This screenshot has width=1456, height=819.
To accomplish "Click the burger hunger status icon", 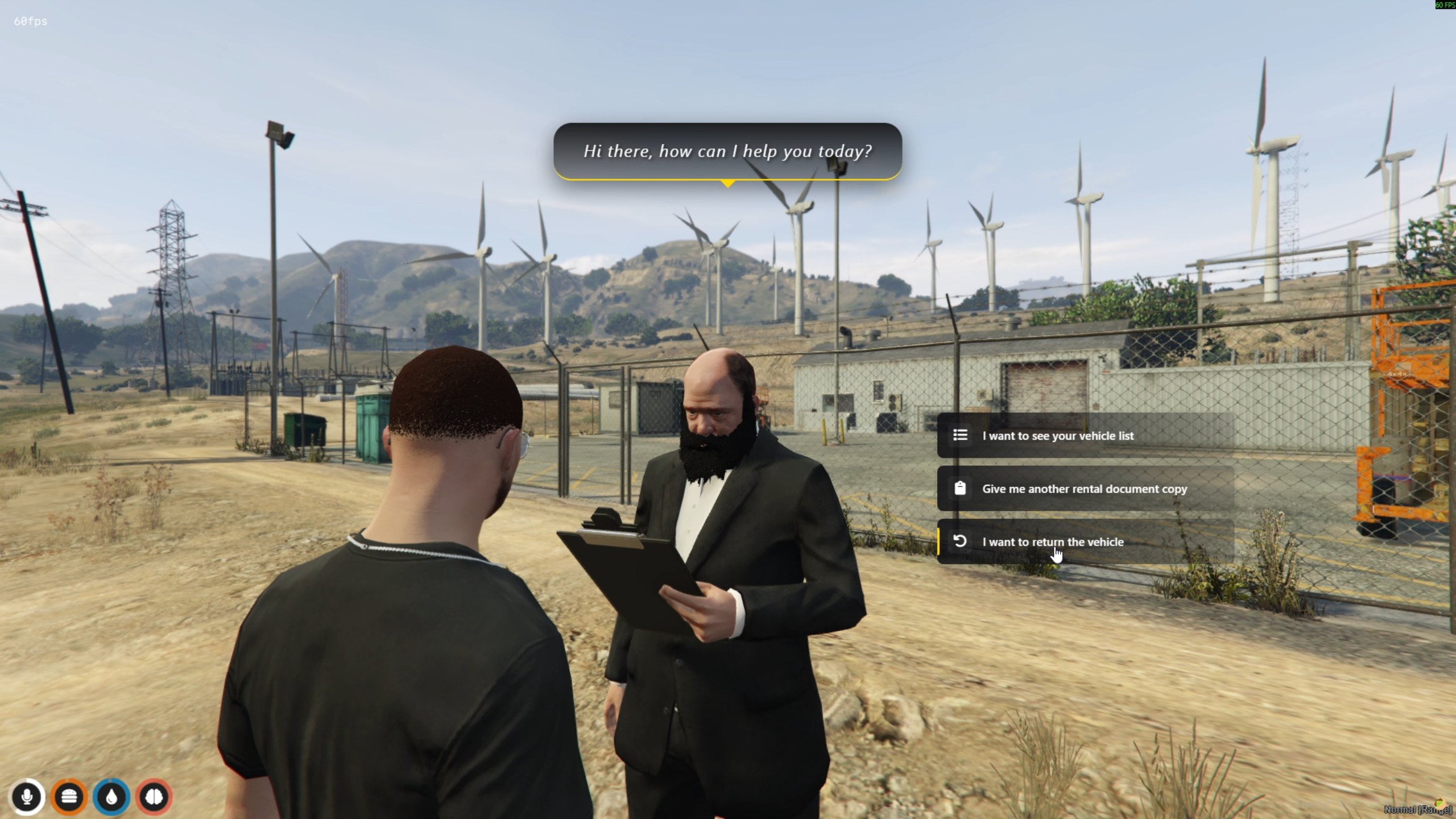I will coord(69,797).
